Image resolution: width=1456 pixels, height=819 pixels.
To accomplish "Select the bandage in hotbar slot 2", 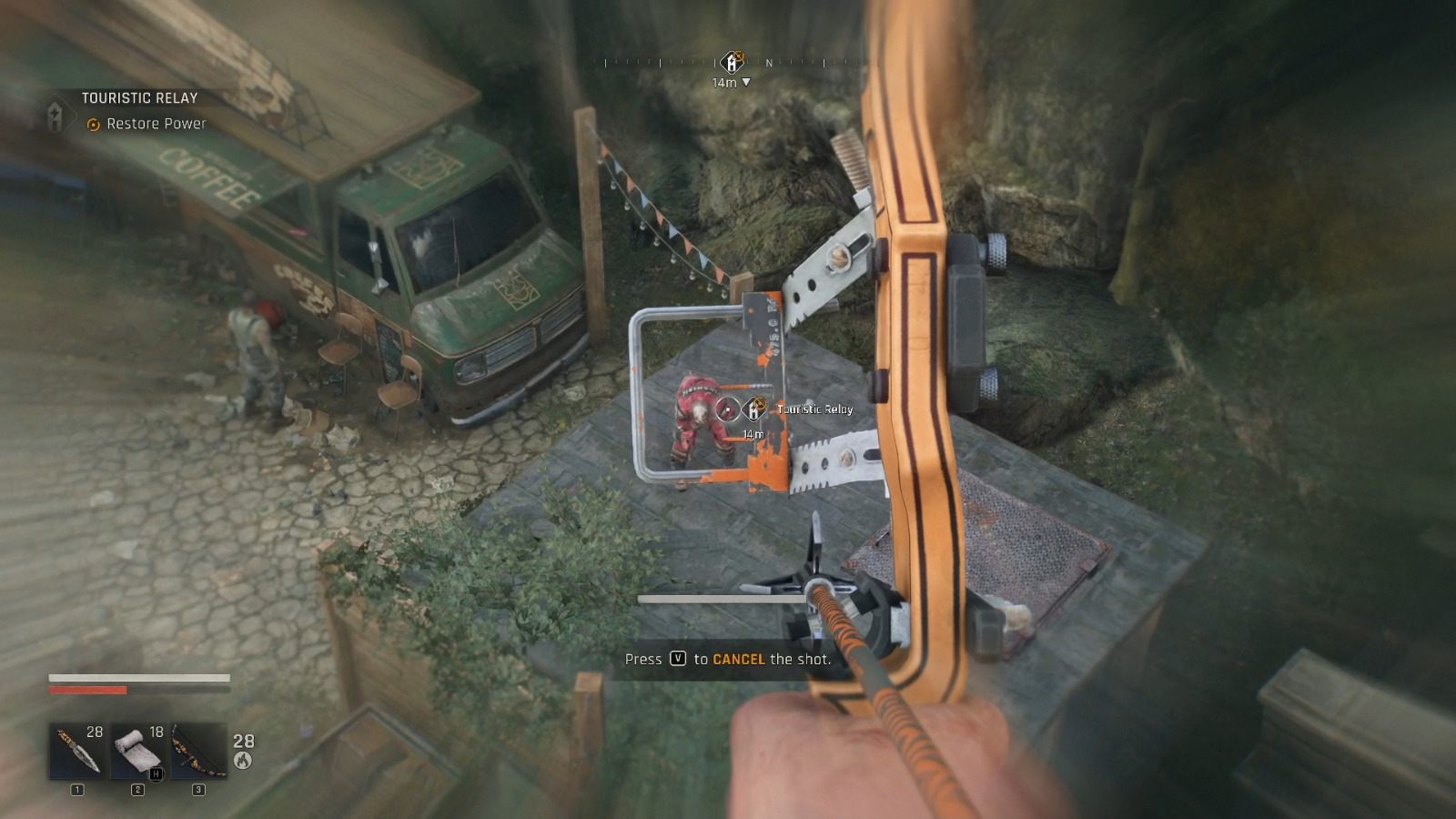I will click(x=138, y=748).
